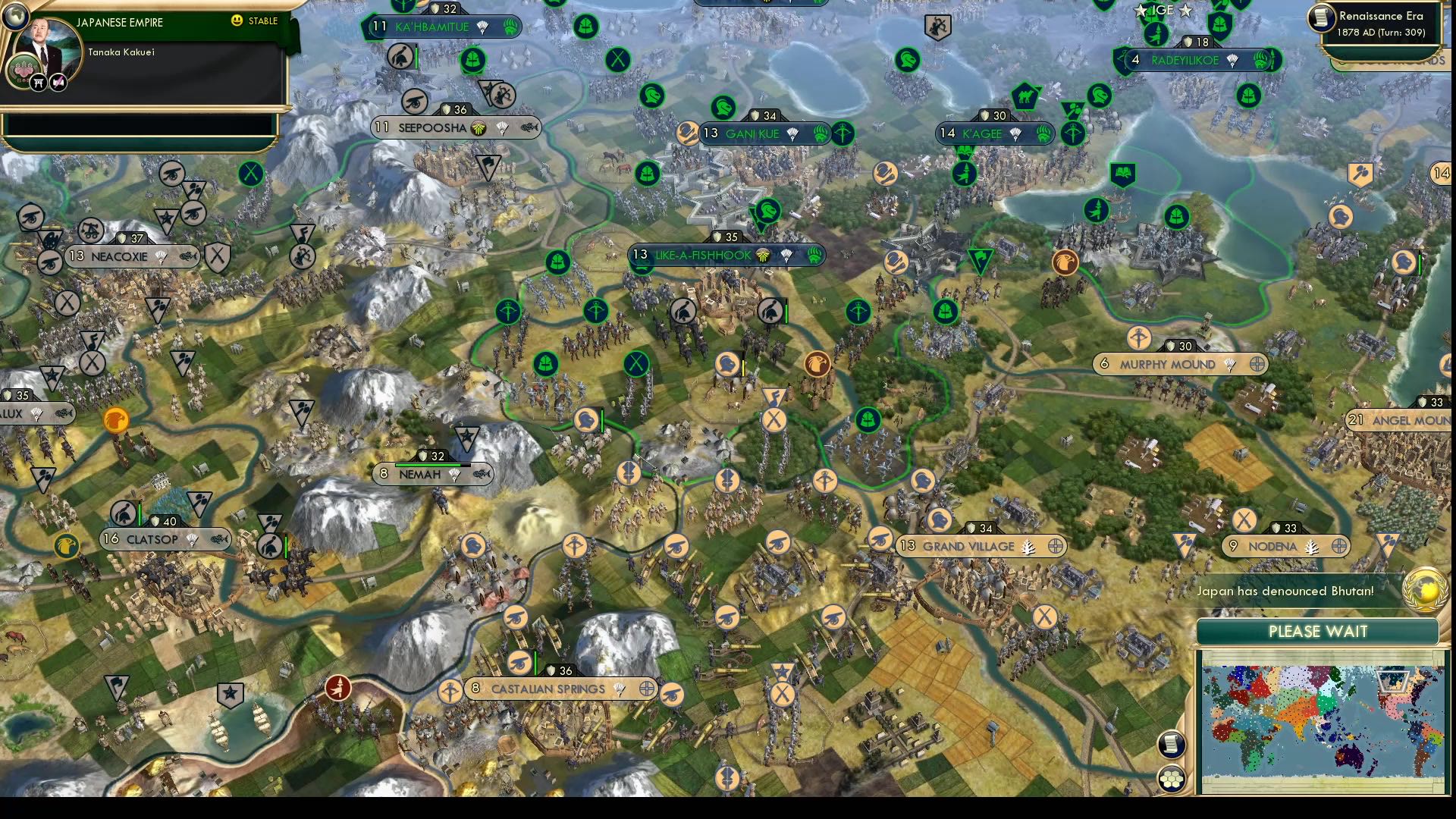Click the STABLE happiness smiley icon
1456x819 pixels.
[237, 21]
